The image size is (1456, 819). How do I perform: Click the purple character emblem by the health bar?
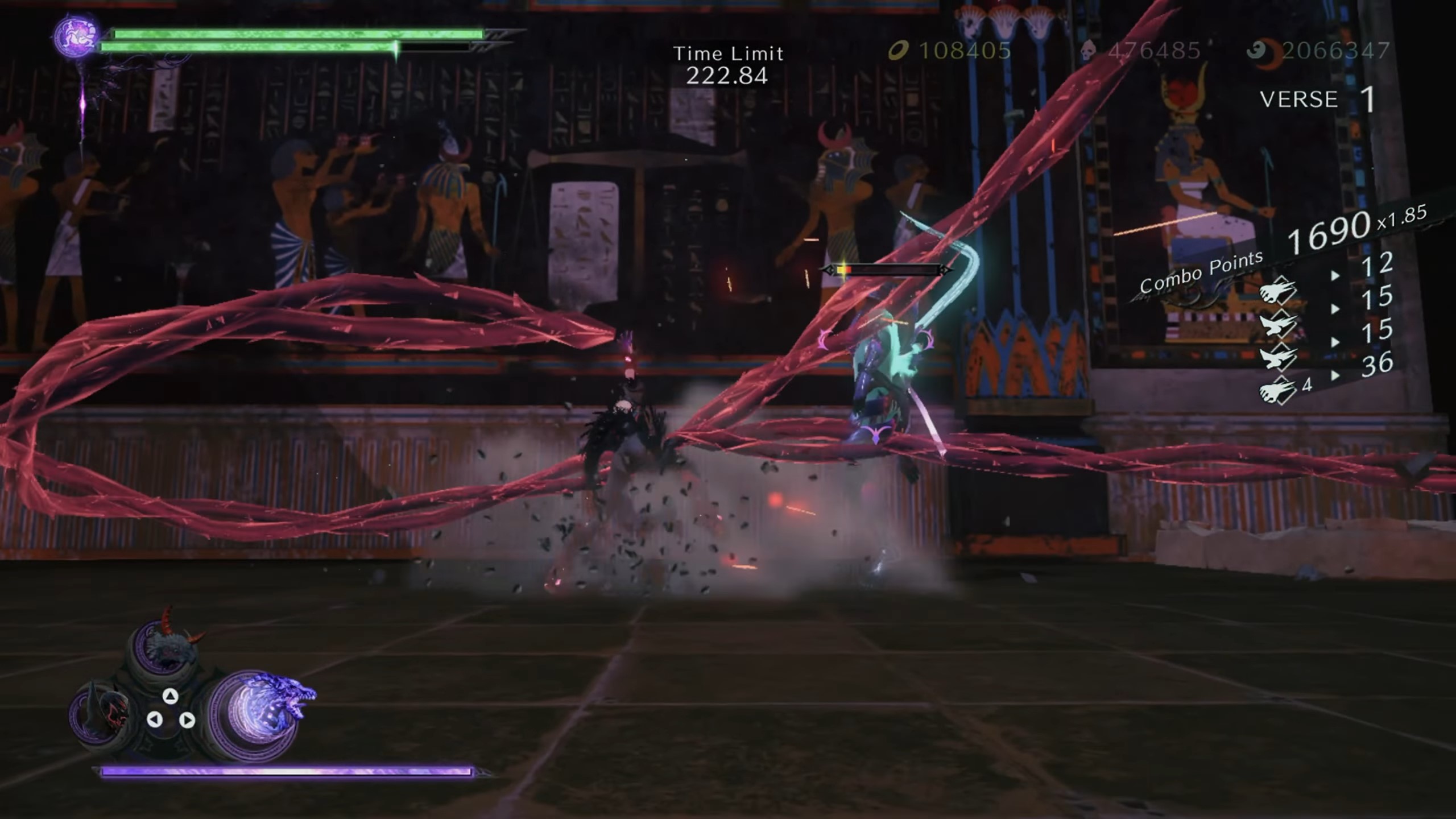click(77, 36)
